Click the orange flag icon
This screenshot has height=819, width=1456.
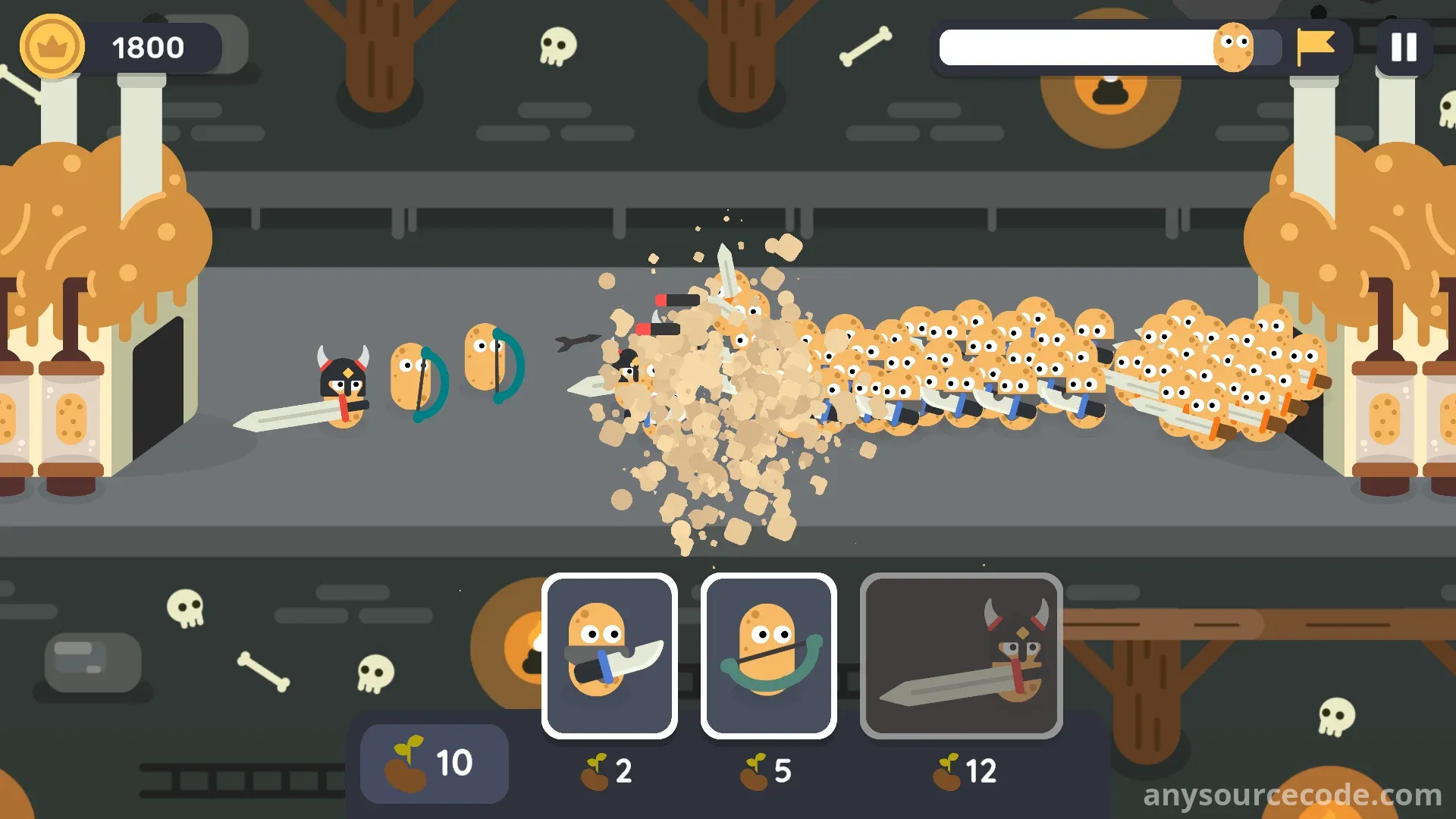point(1315,47)
